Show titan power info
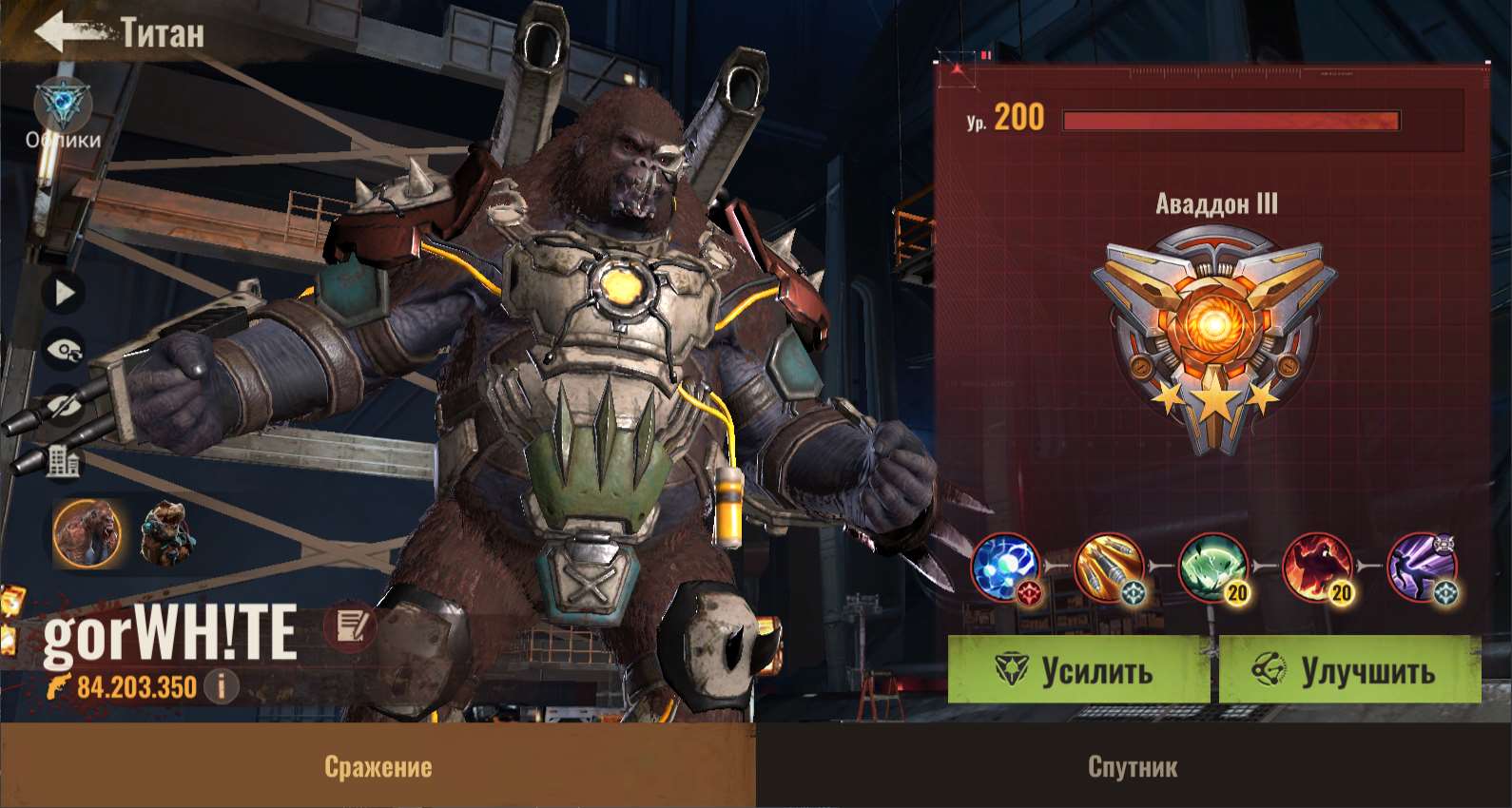This screenshot has width=1512, height=808. (x=222, y=685)
